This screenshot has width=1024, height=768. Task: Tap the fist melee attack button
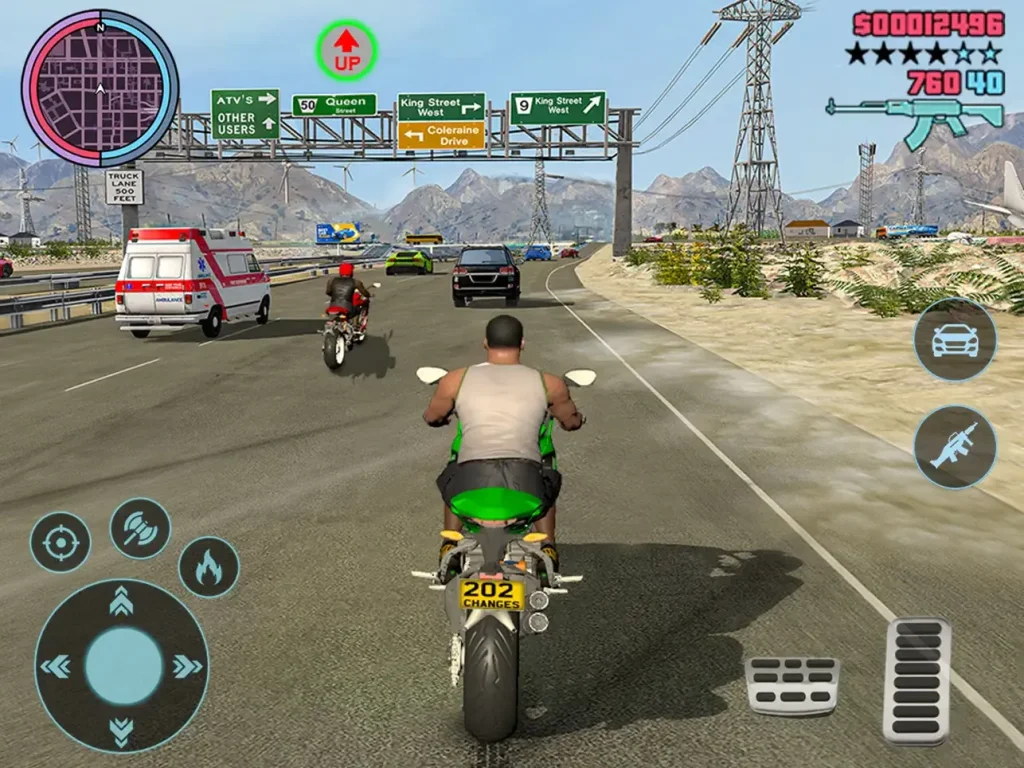click(x=140, y=528)
